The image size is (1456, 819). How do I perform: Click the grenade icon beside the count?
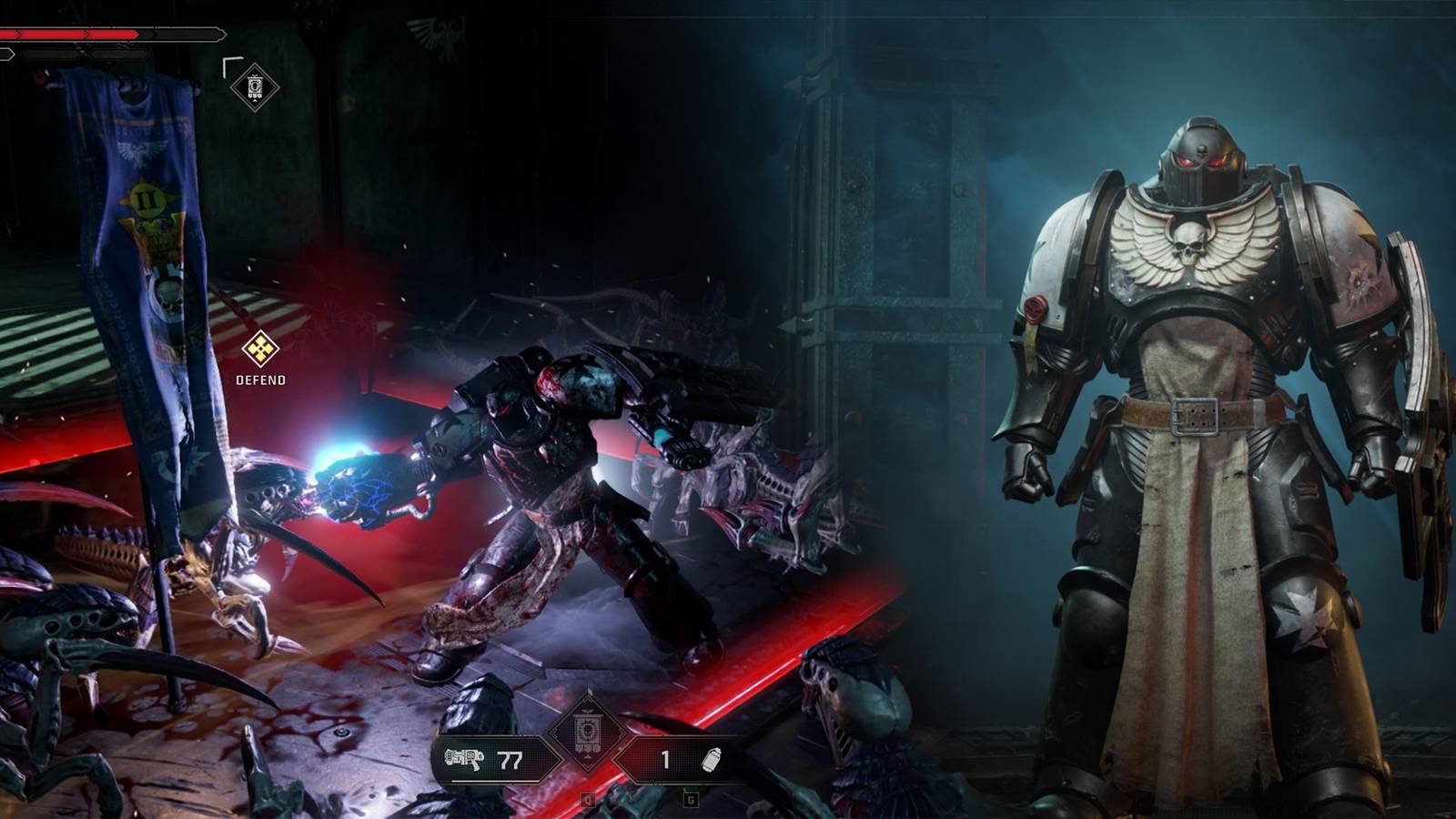point(711,762)
